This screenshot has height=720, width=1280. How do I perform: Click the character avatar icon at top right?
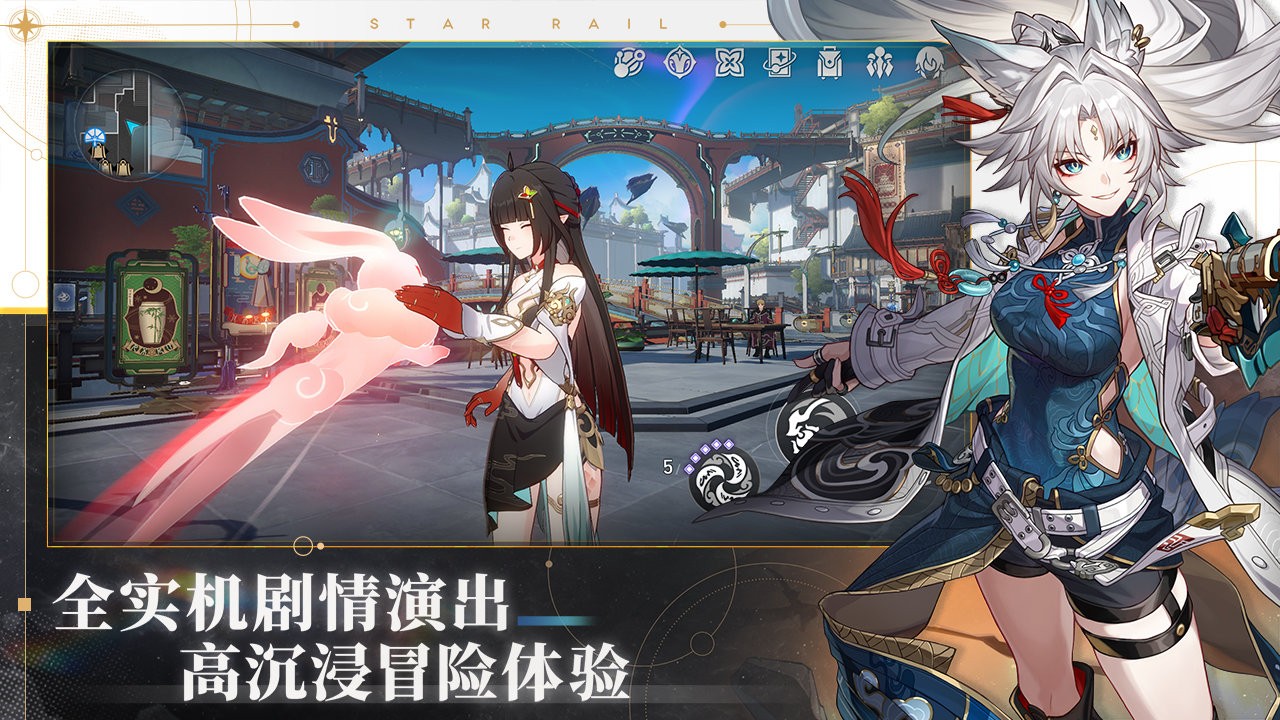928,62
